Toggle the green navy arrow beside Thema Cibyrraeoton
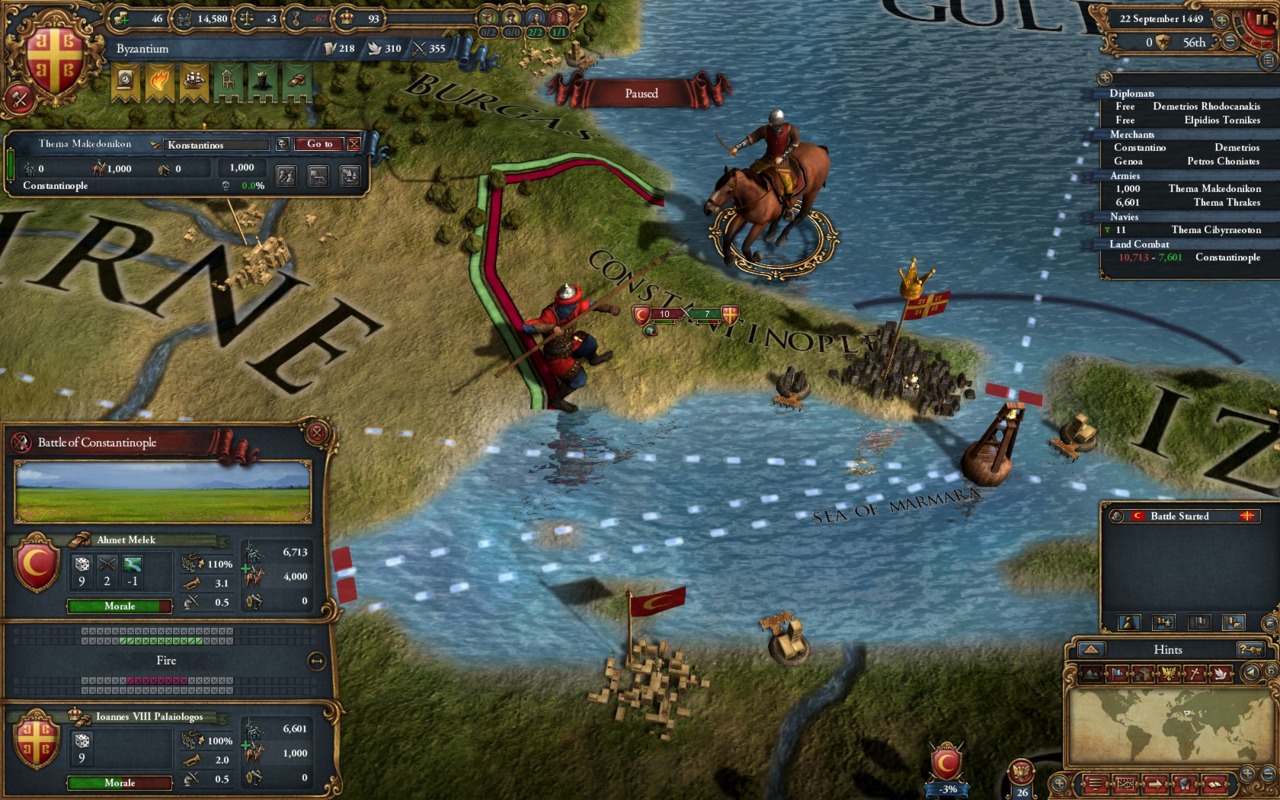 [x=1108, y=229]
